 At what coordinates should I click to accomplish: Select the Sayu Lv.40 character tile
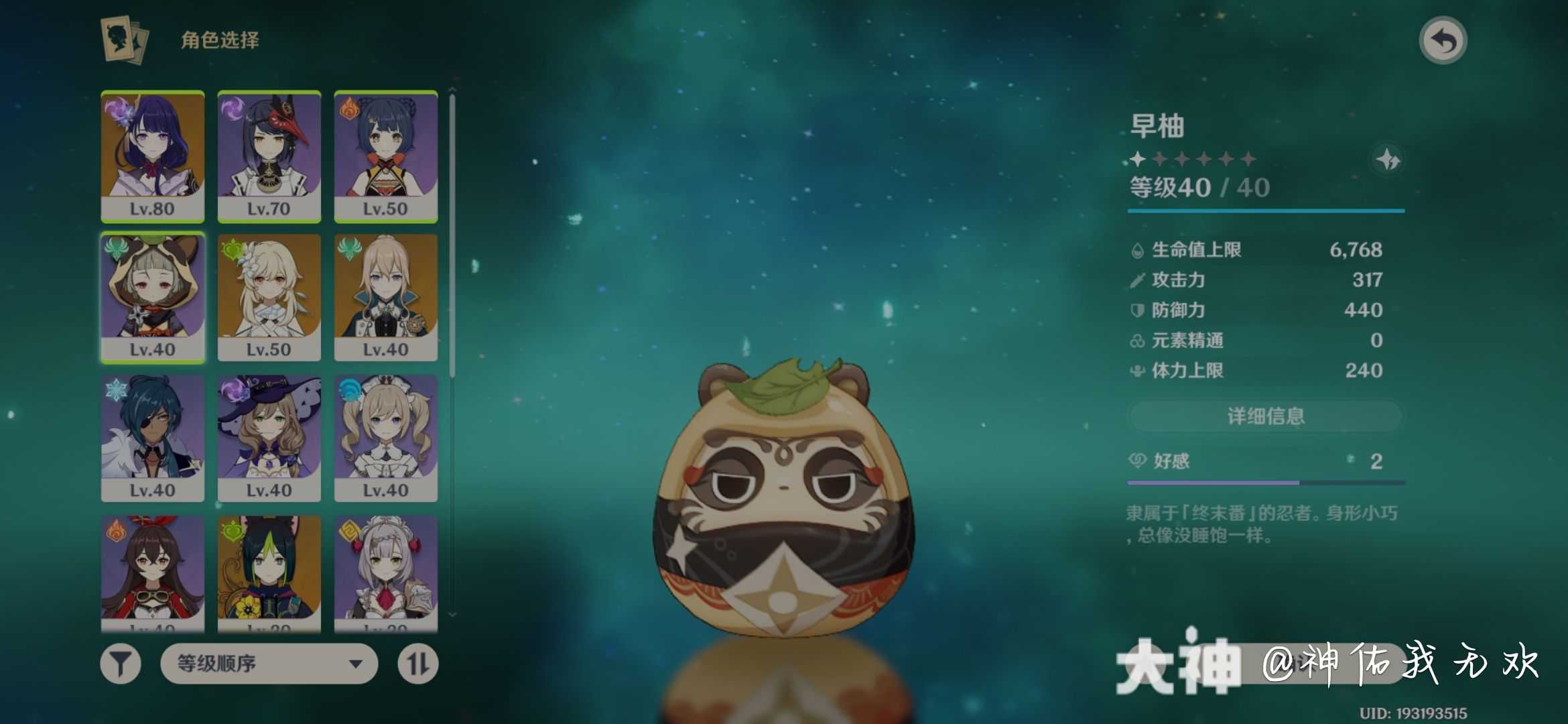pyautogui.click(x=153, y=297)
